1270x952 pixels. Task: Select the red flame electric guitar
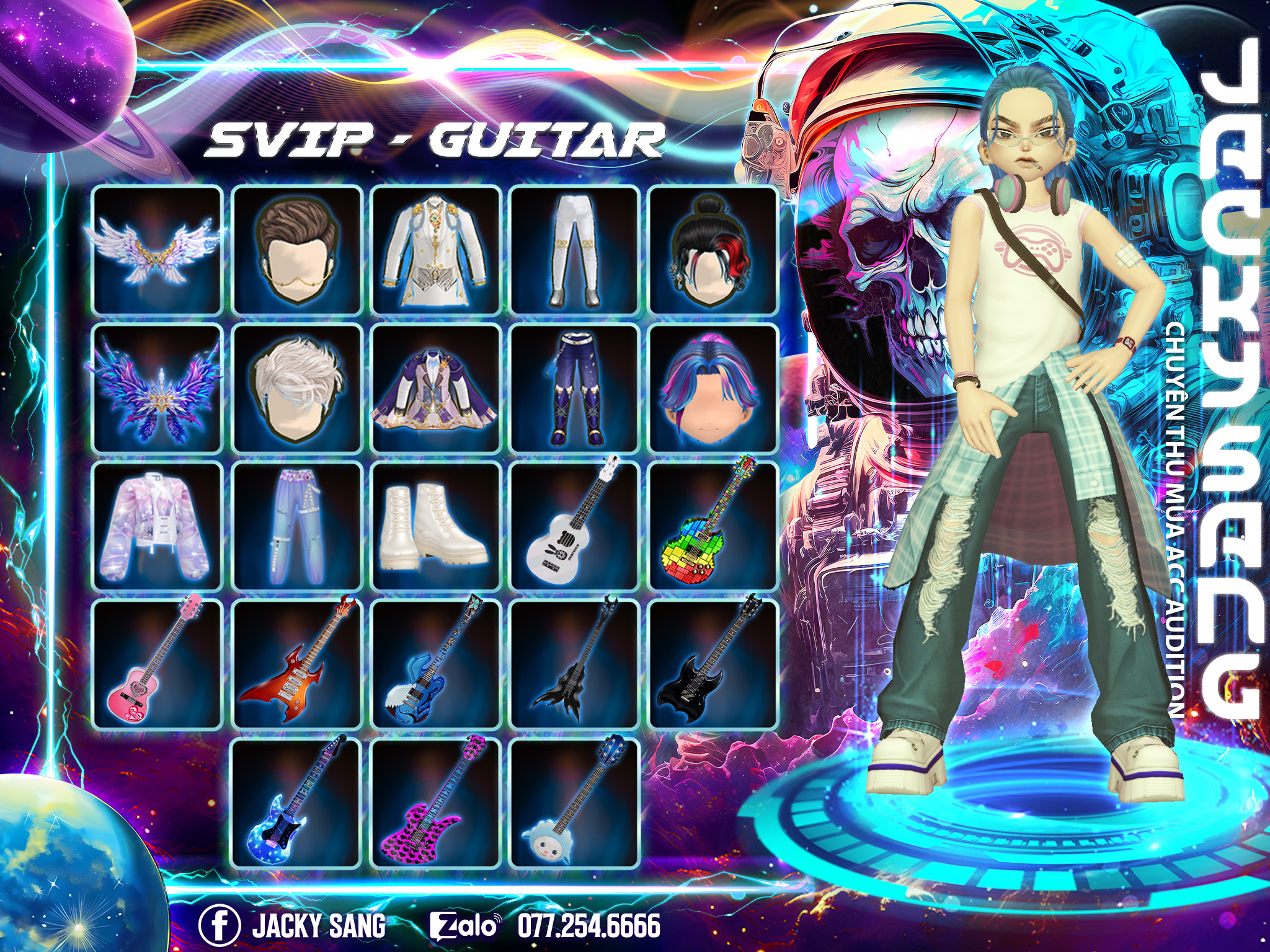point(296,664)
